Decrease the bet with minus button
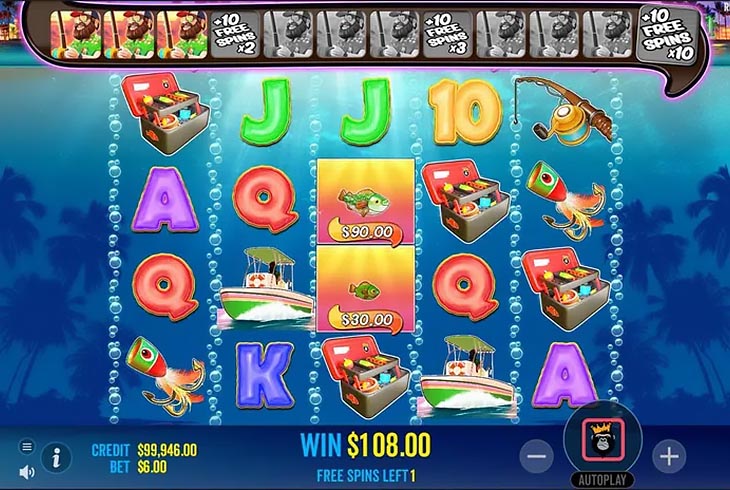Viewport: 730px width, 490px height. coord(537,456)
